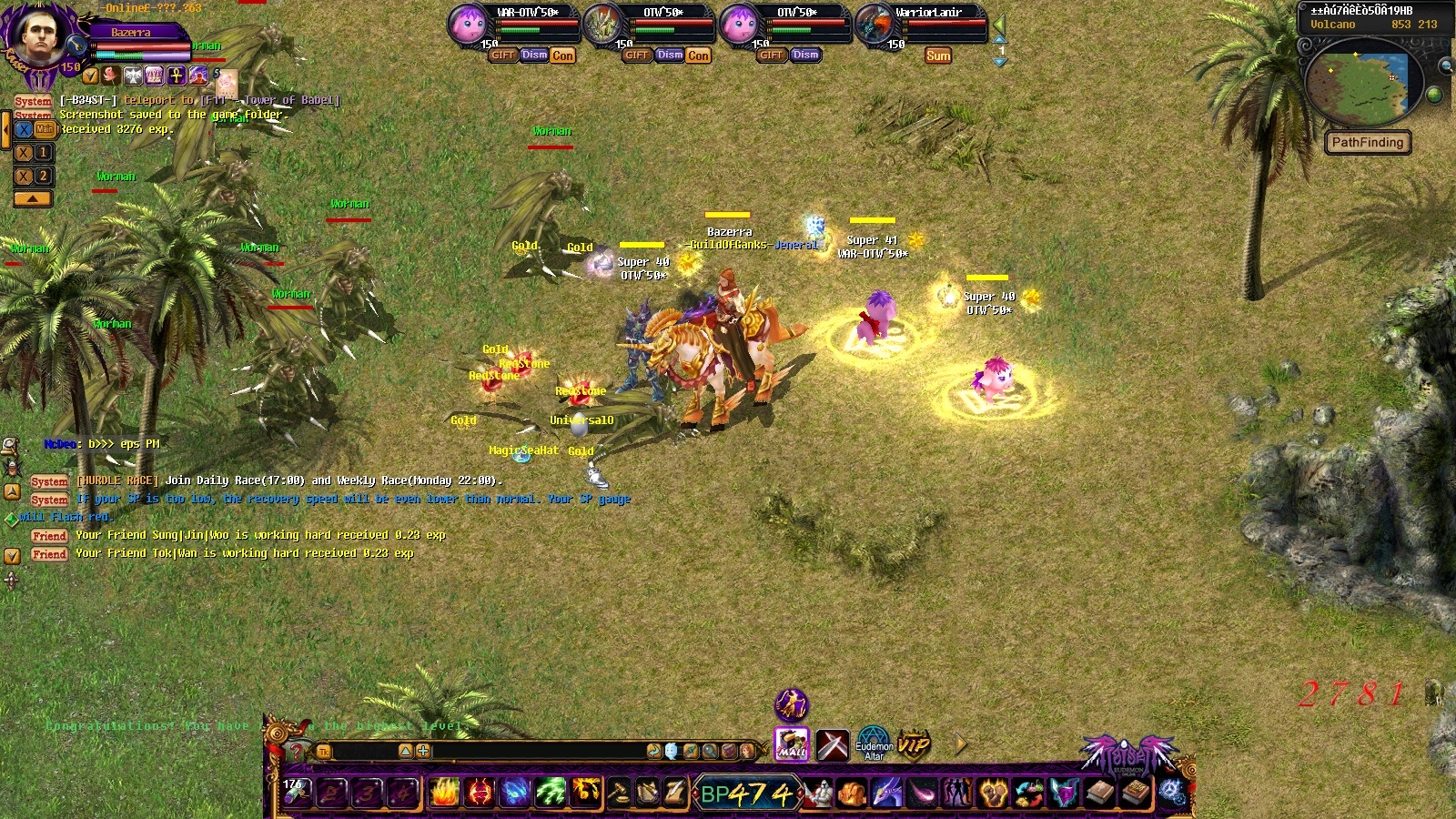Viewport: 1456px width, 819px height.
Task: Select the WarriorLanir eudemon portrait
Action: tap(875, 24)
